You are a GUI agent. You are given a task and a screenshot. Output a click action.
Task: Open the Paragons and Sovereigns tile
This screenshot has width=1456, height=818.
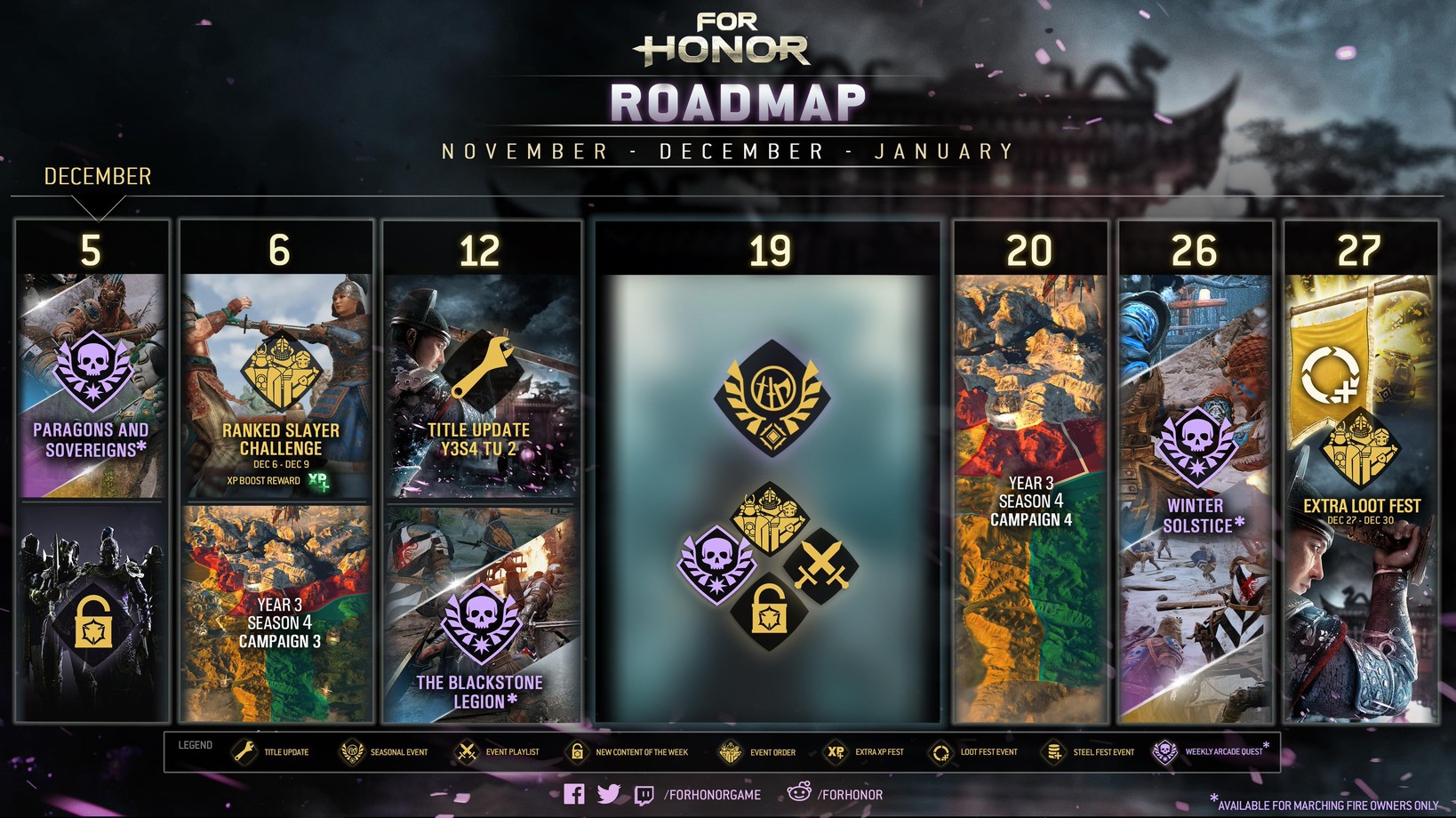coord(92,387)
